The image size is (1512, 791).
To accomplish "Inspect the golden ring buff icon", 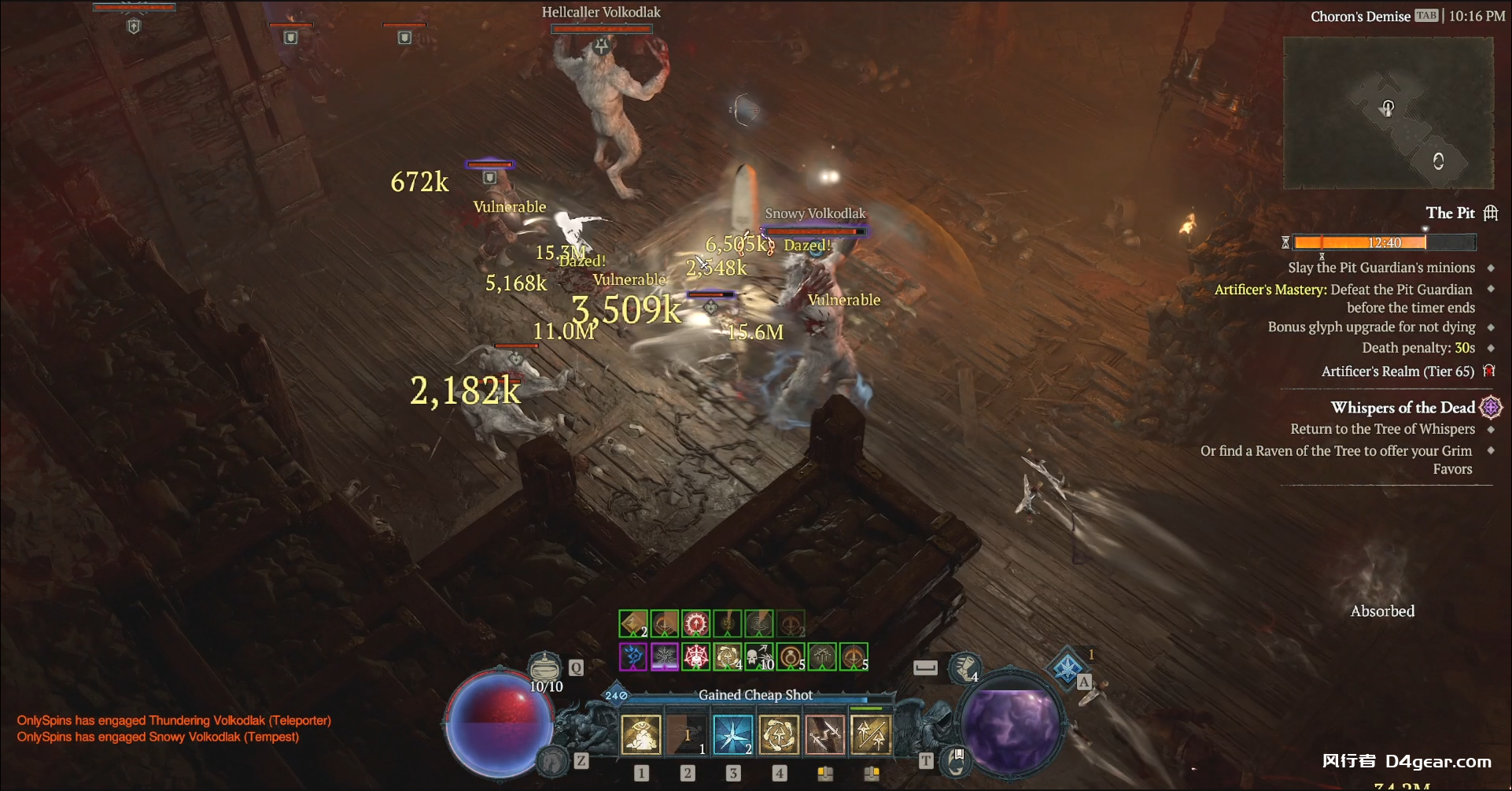I will pyautogui.click(x=791, y=656).
